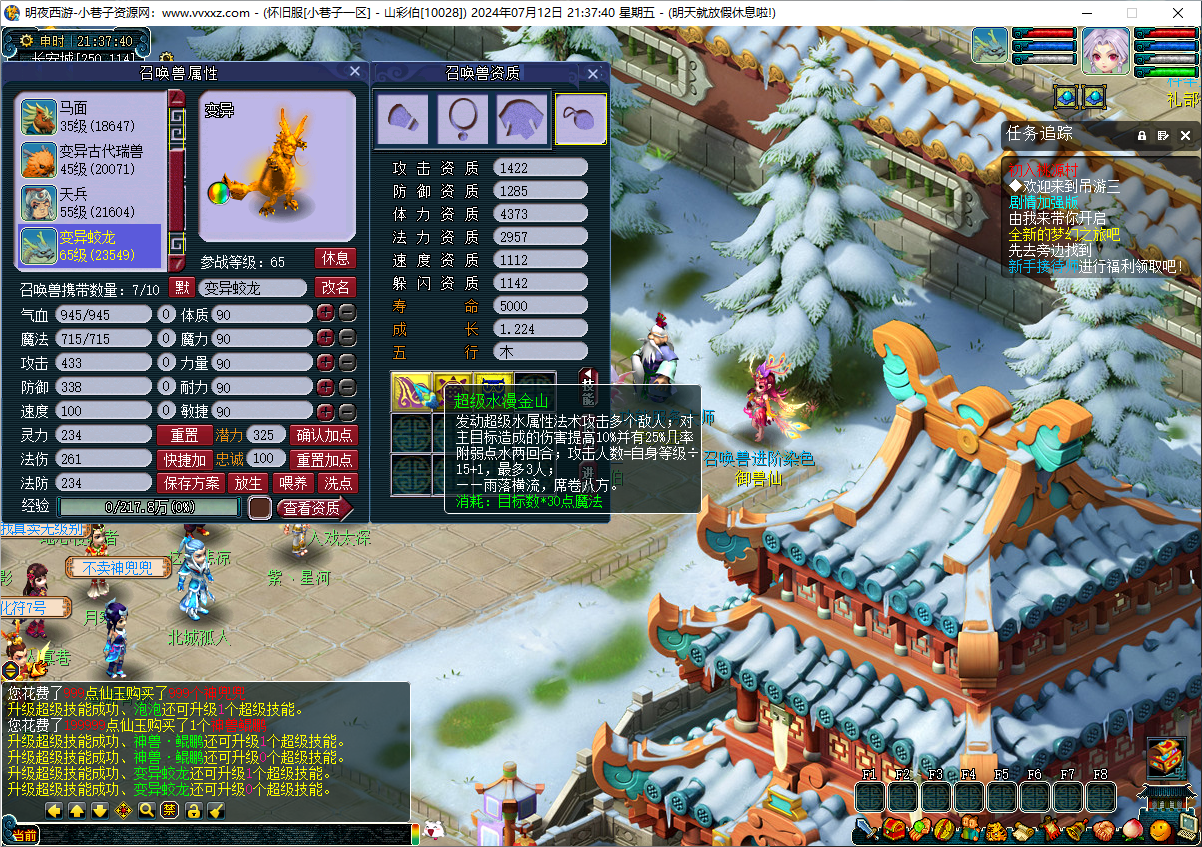The width and height of the screenshot is (1202, 847).
Task: Minimize the game window
Action: click(x=1086, y=13)
